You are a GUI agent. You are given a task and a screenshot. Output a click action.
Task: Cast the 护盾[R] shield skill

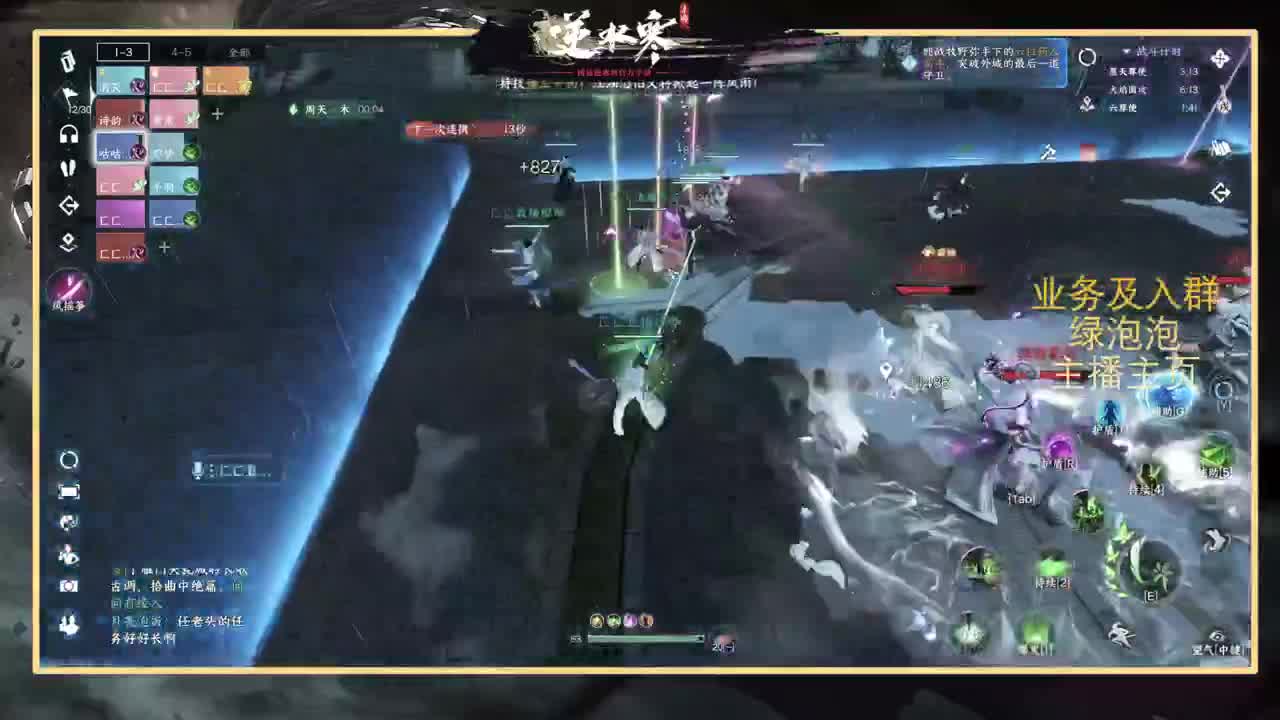[x=1059, y=443]
